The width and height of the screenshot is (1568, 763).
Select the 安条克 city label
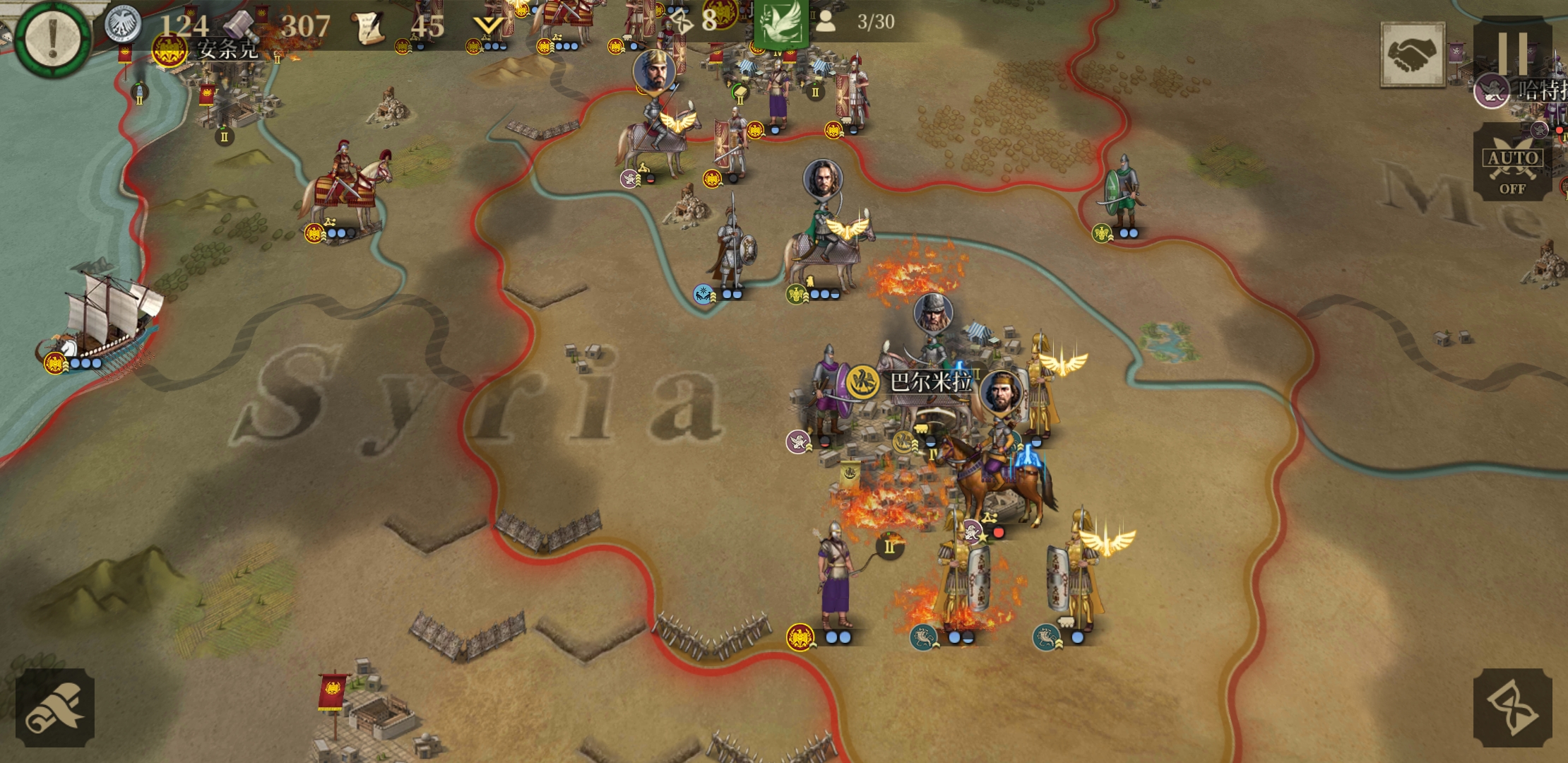pos(226,49)
